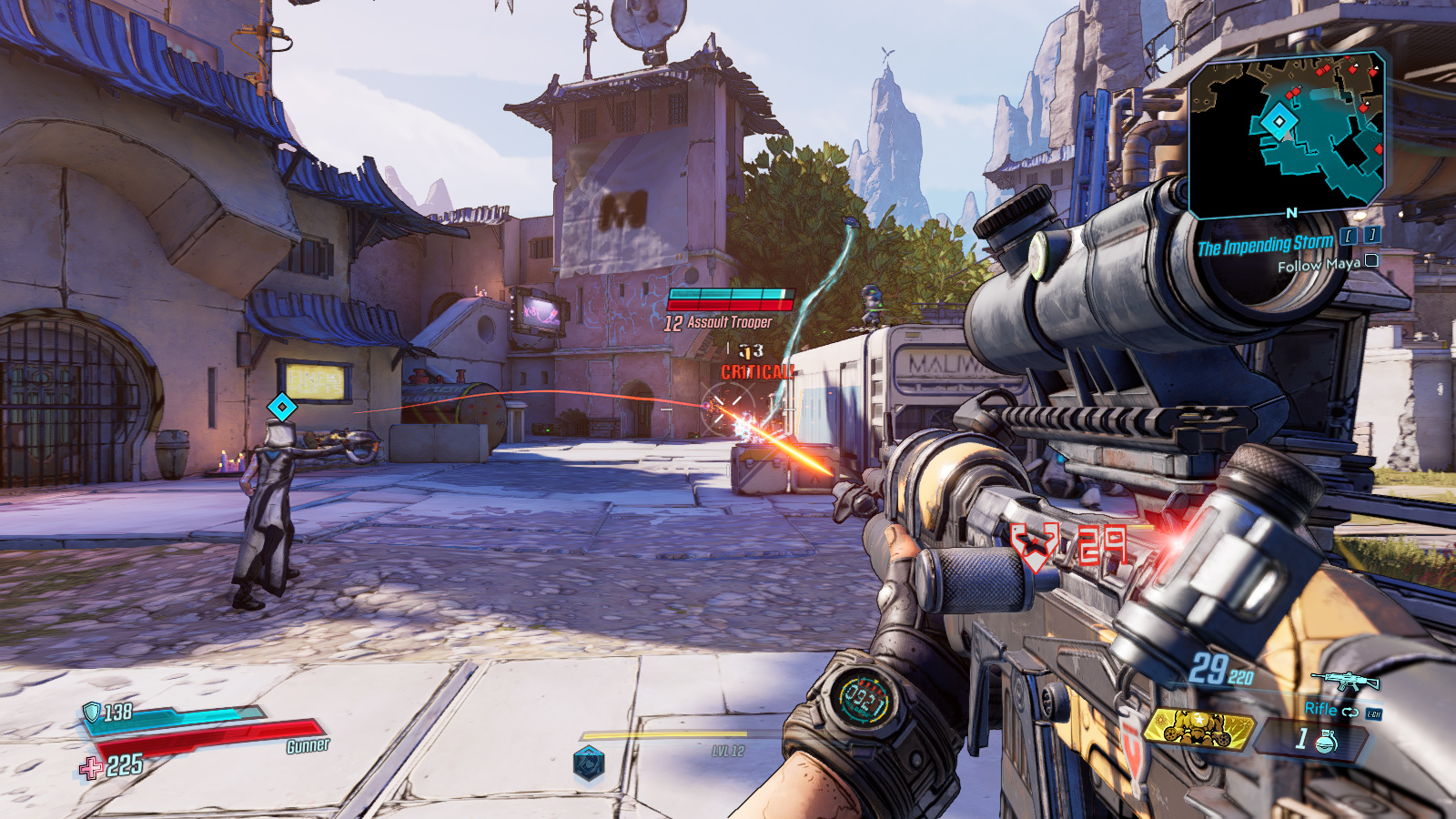Select the equipped rifle weapon icon
This screenshot has height=819, width=1456.
click(x=1344, y=680)
